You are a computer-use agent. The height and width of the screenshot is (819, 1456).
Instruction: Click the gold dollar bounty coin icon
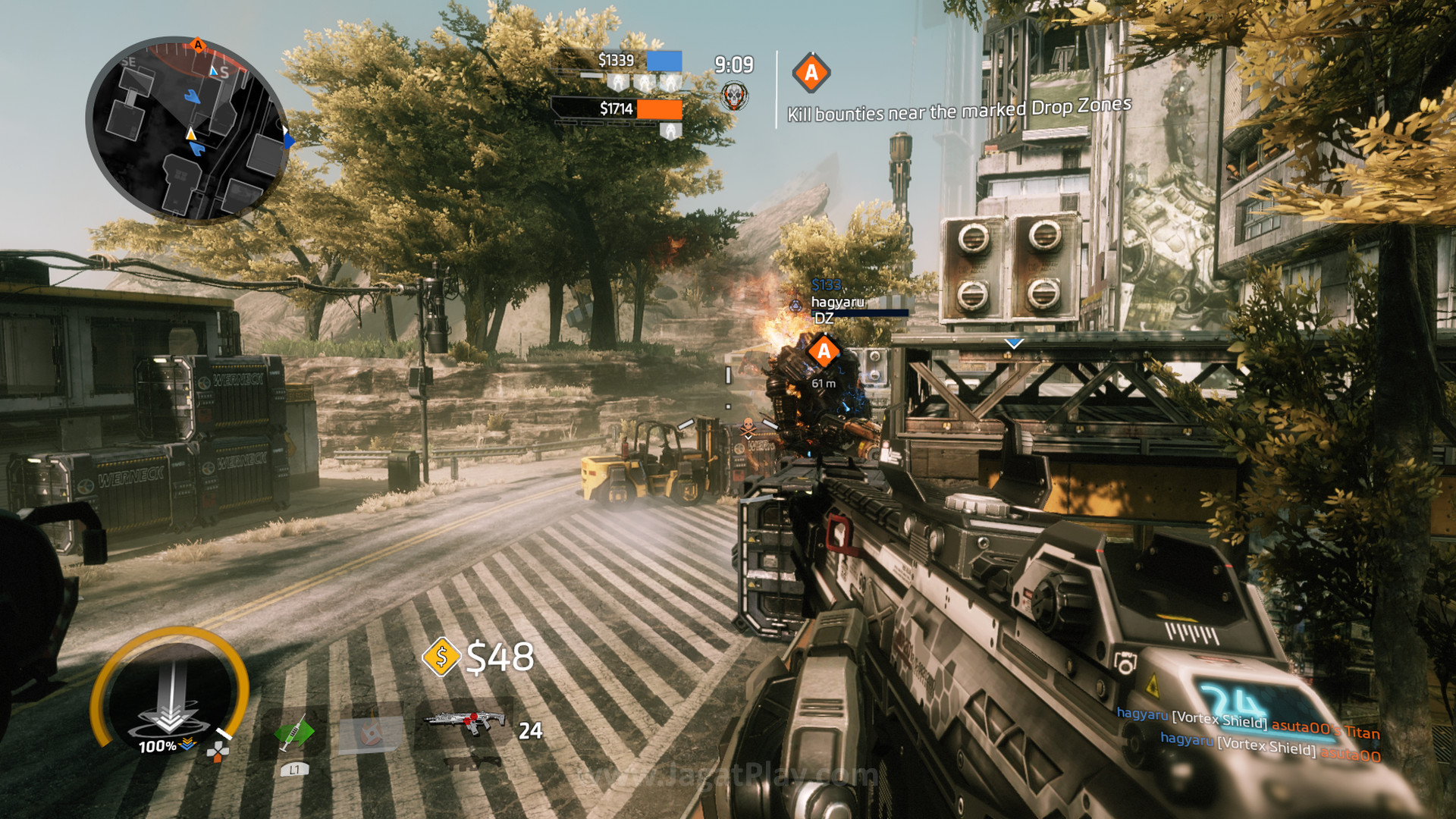pos(441,657)
